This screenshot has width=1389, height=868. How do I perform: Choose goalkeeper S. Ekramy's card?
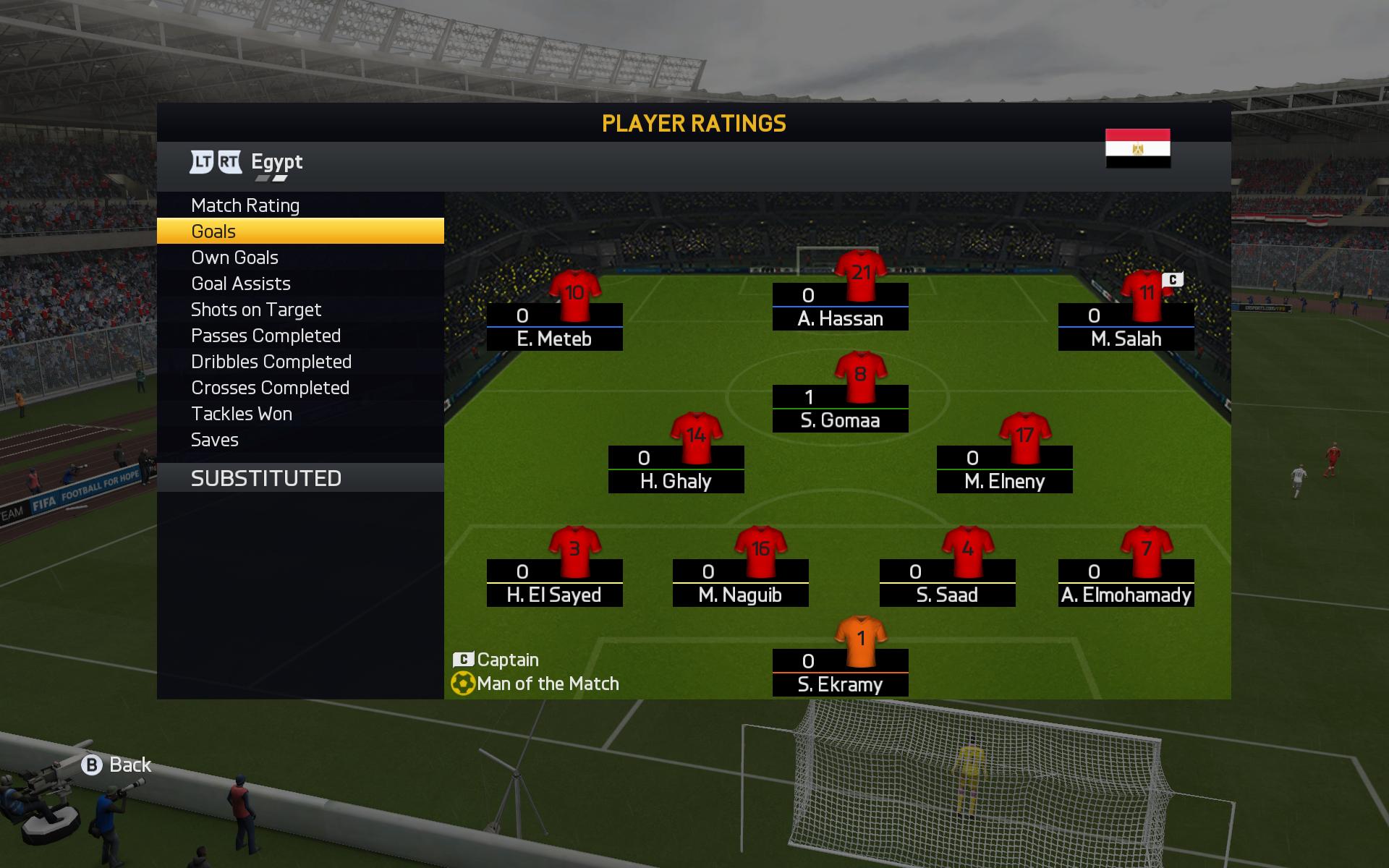pos(841,673)
